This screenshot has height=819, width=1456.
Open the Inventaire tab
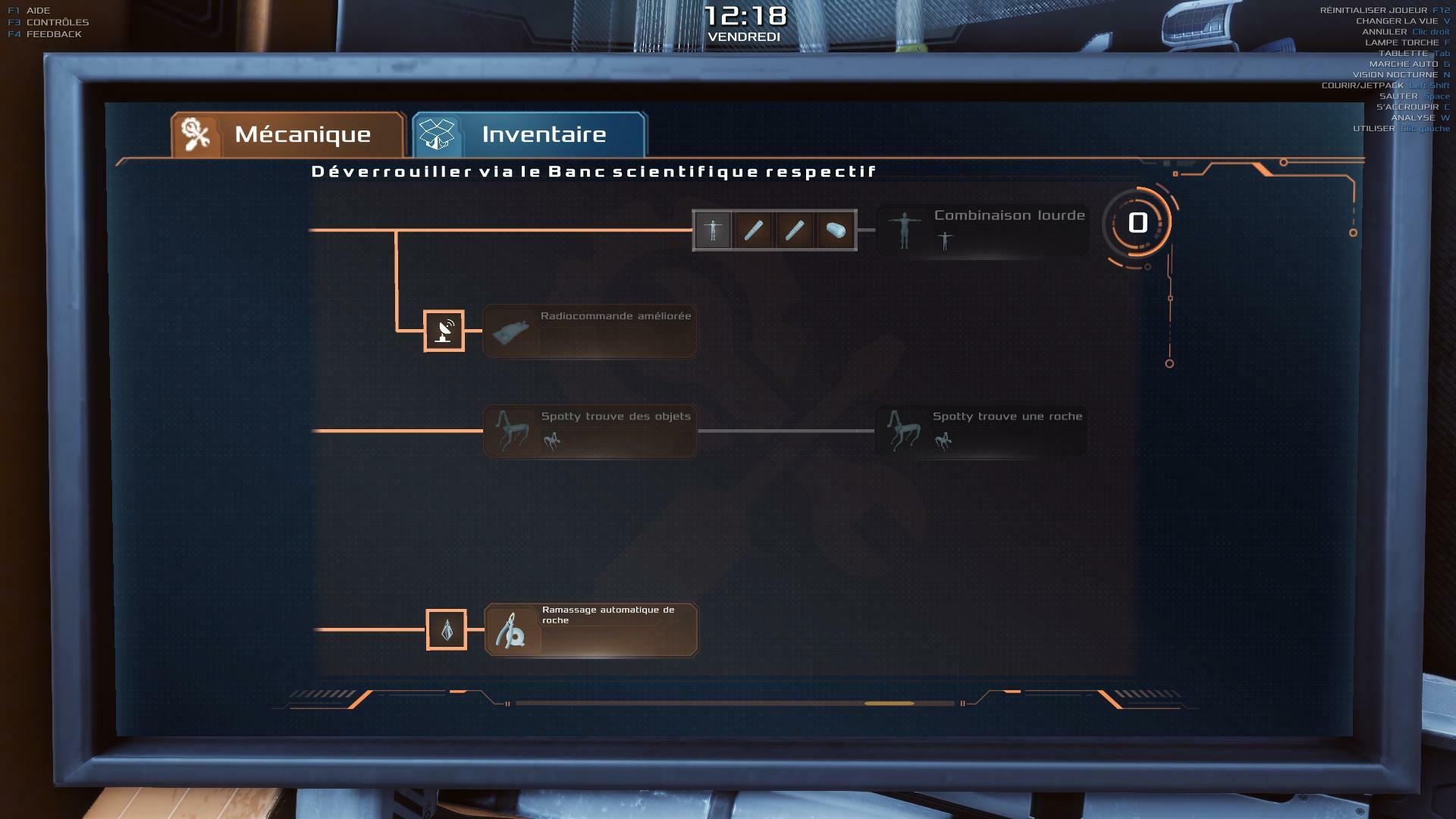click(x=529, y=135)
